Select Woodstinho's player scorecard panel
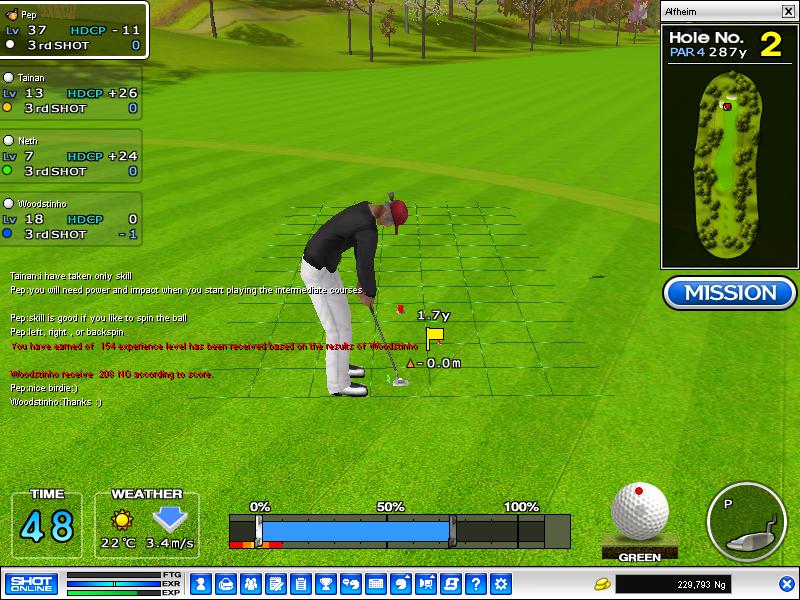Screen dimensions: 800x600 point(71,219)
